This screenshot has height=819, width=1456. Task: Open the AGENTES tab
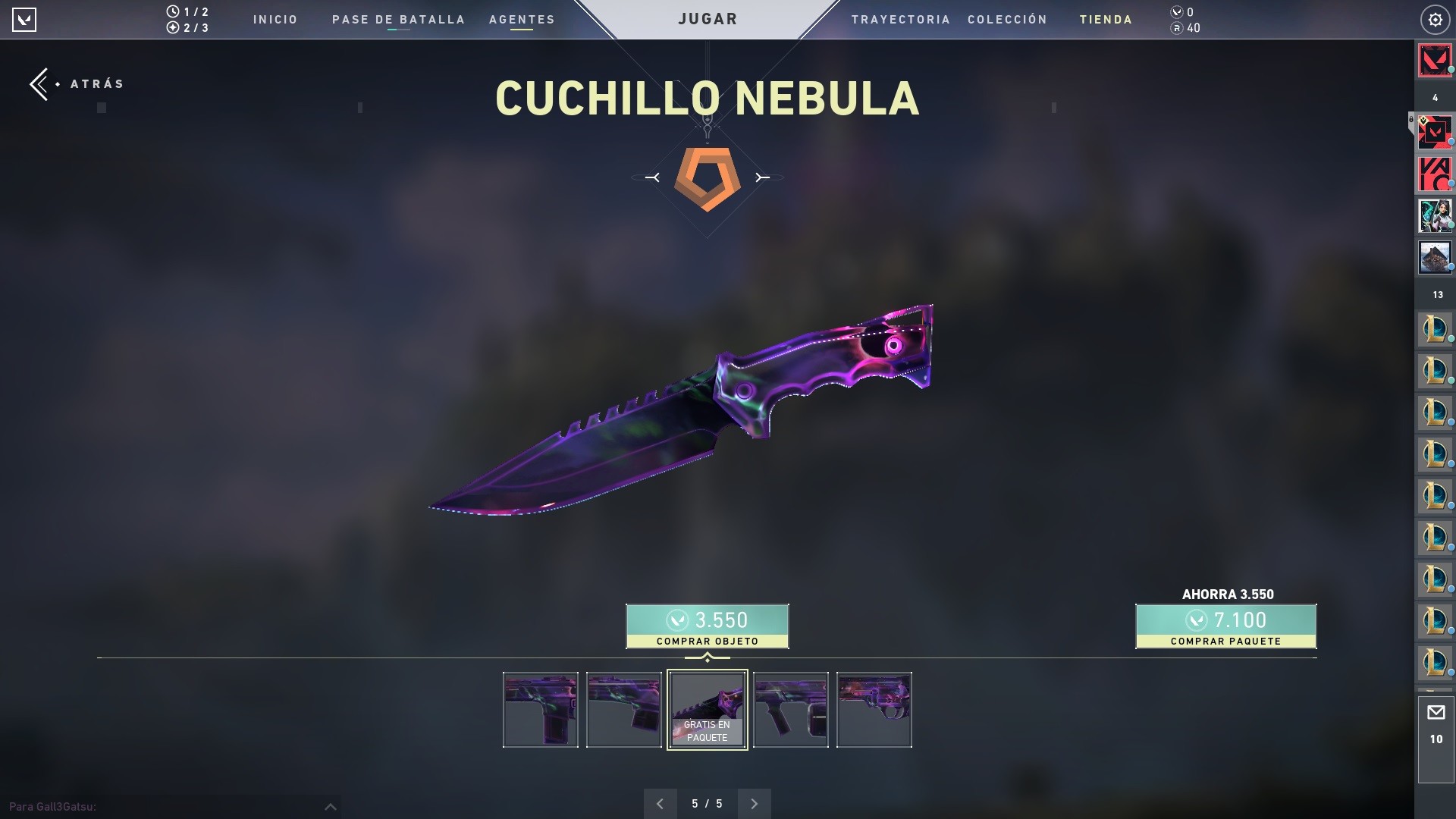[522, 20]
